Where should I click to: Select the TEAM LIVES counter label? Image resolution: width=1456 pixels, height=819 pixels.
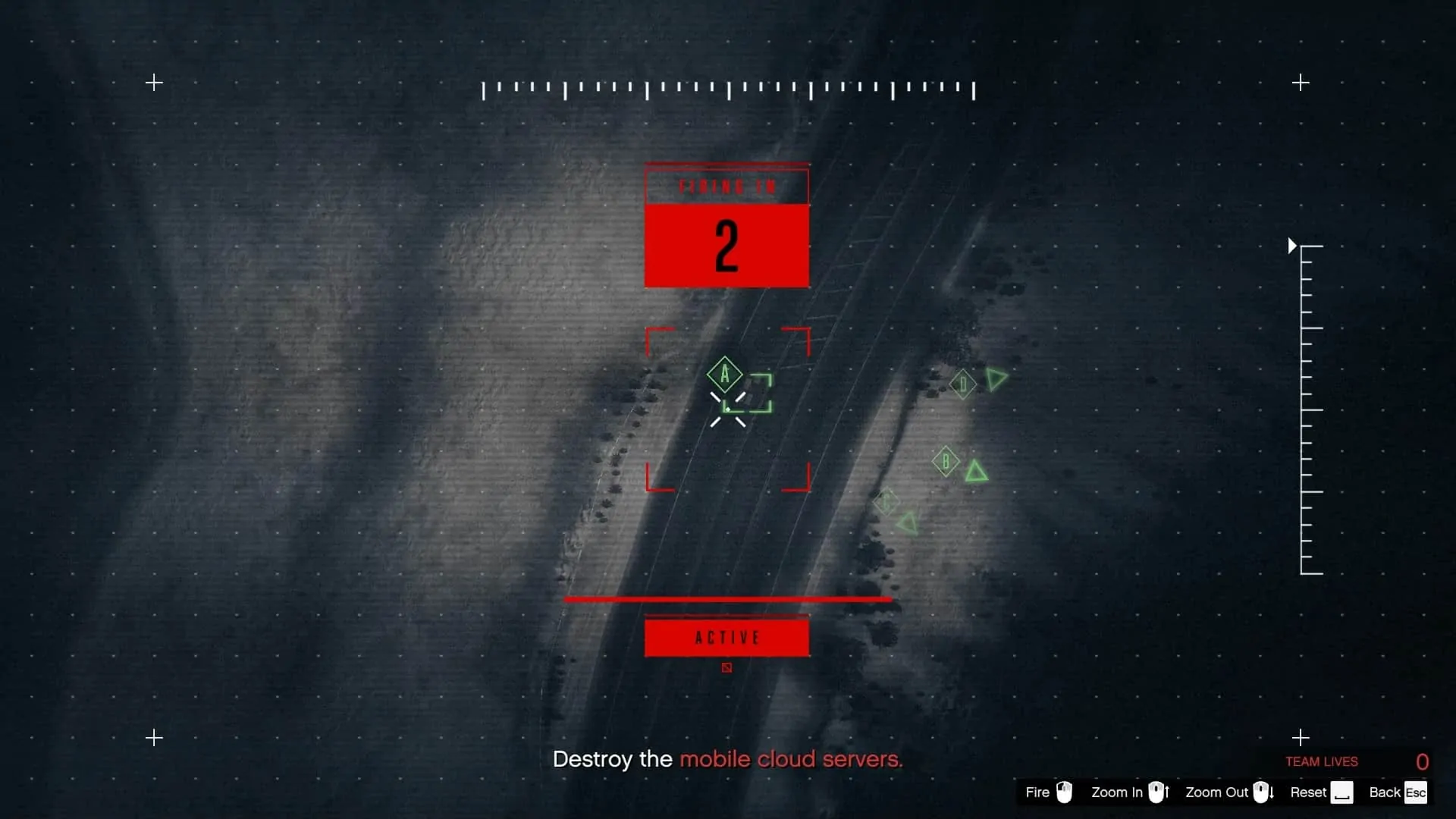click(x=1321, y=761)
